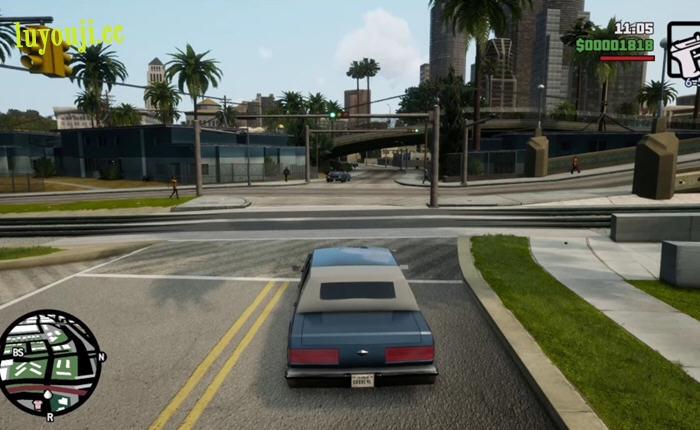This screenshot has width=700, height=430.
Task: Click the circular minimap radar
Action: [49, 363]
